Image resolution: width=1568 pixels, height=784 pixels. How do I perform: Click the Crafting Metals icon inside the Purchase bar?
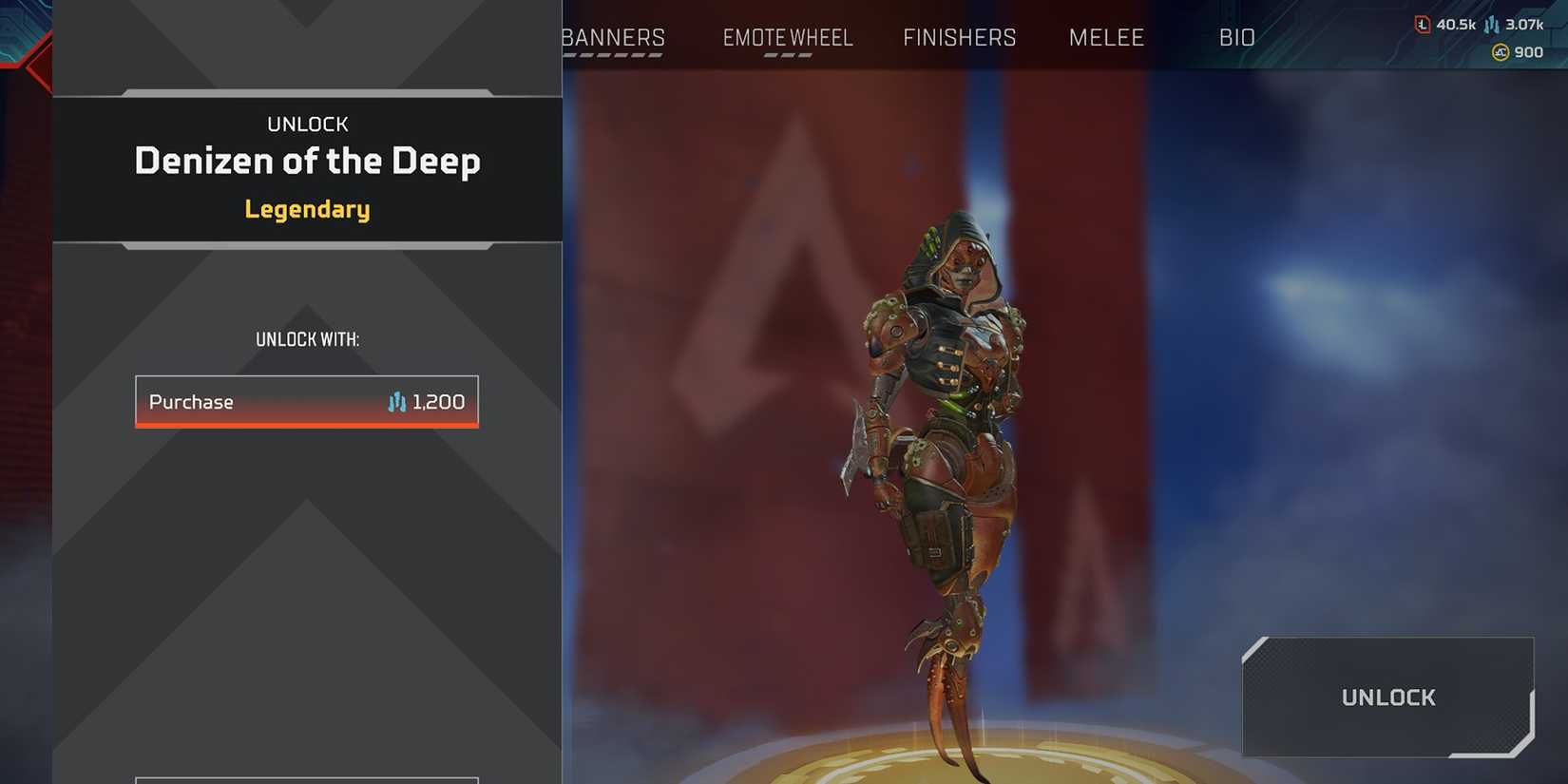[x=398, y=402]
